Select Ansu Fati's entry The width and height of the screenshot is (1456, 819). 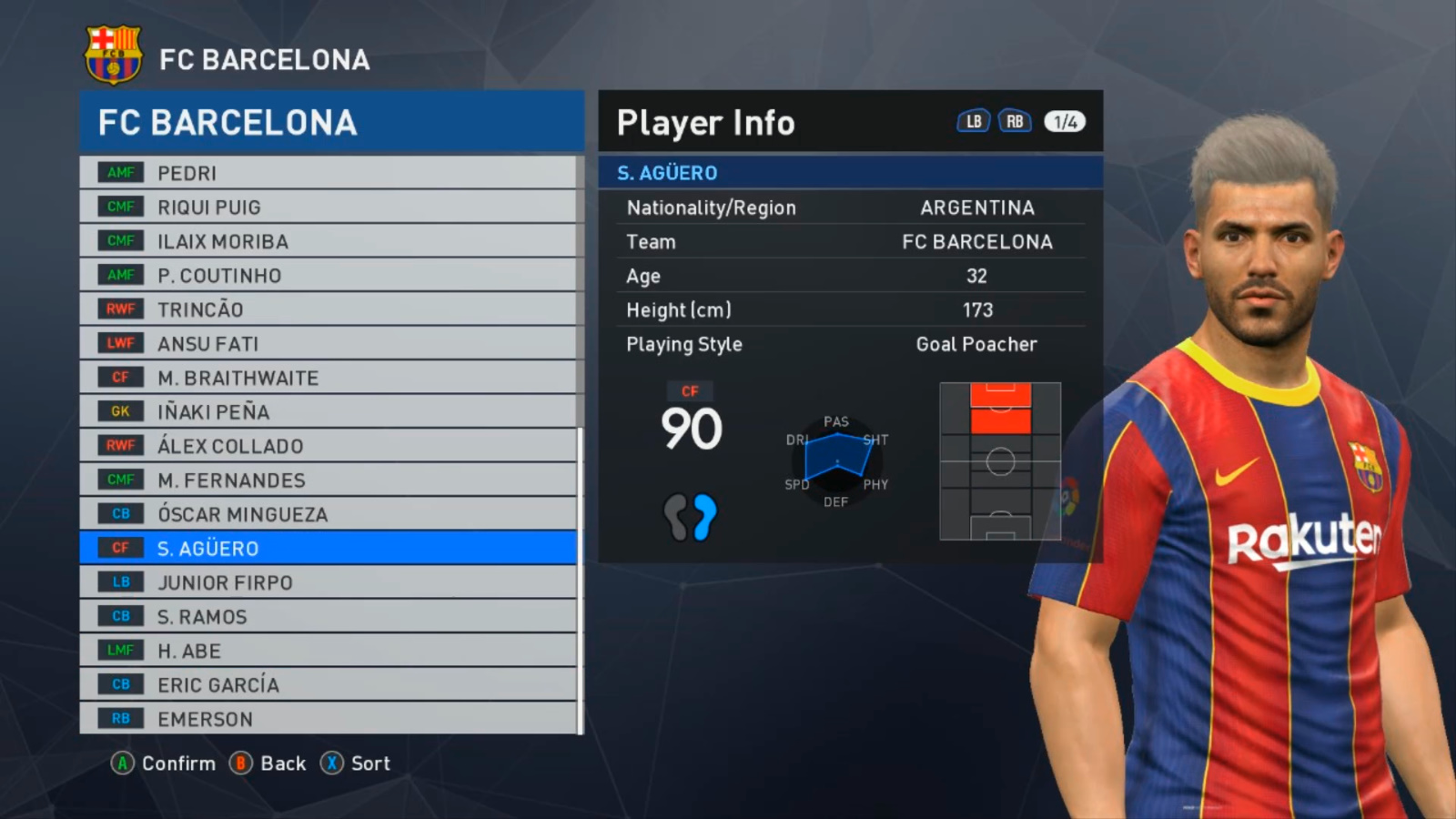[x=328, y=344]
